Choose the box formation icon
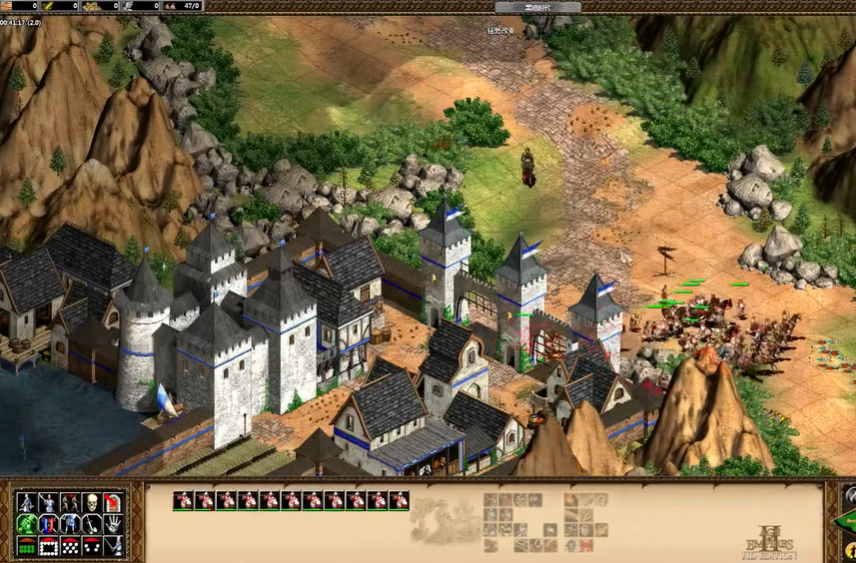The width and height of the screenshot is (856, 563). click(48, 546)
